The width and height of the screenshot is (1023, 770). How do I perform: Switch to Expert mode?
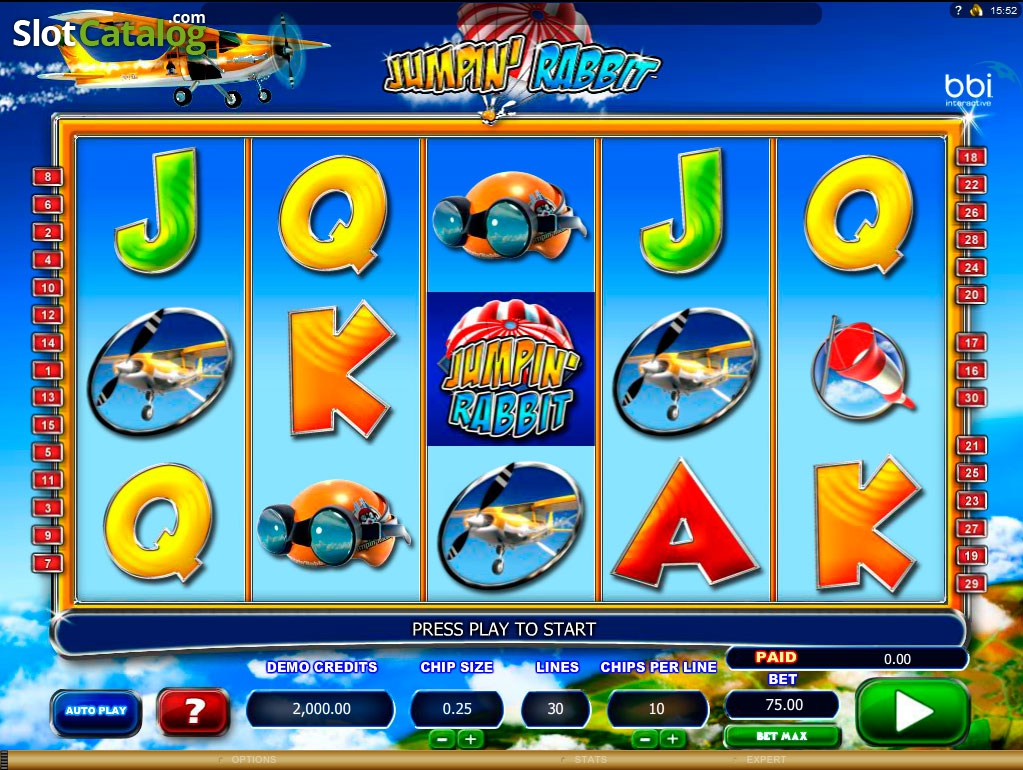click(x=765, y=760)
